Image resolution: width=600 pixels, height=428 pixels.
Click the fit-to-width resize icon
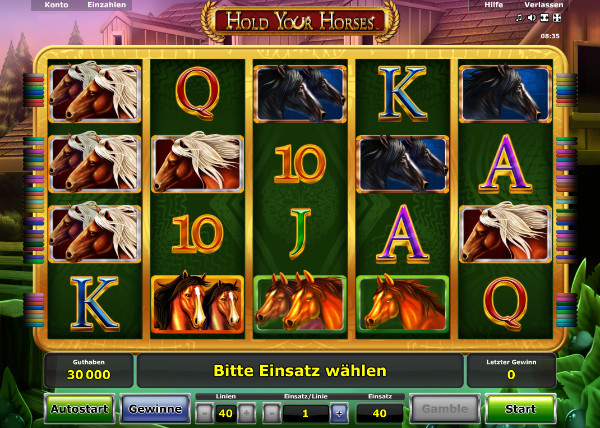544,18
